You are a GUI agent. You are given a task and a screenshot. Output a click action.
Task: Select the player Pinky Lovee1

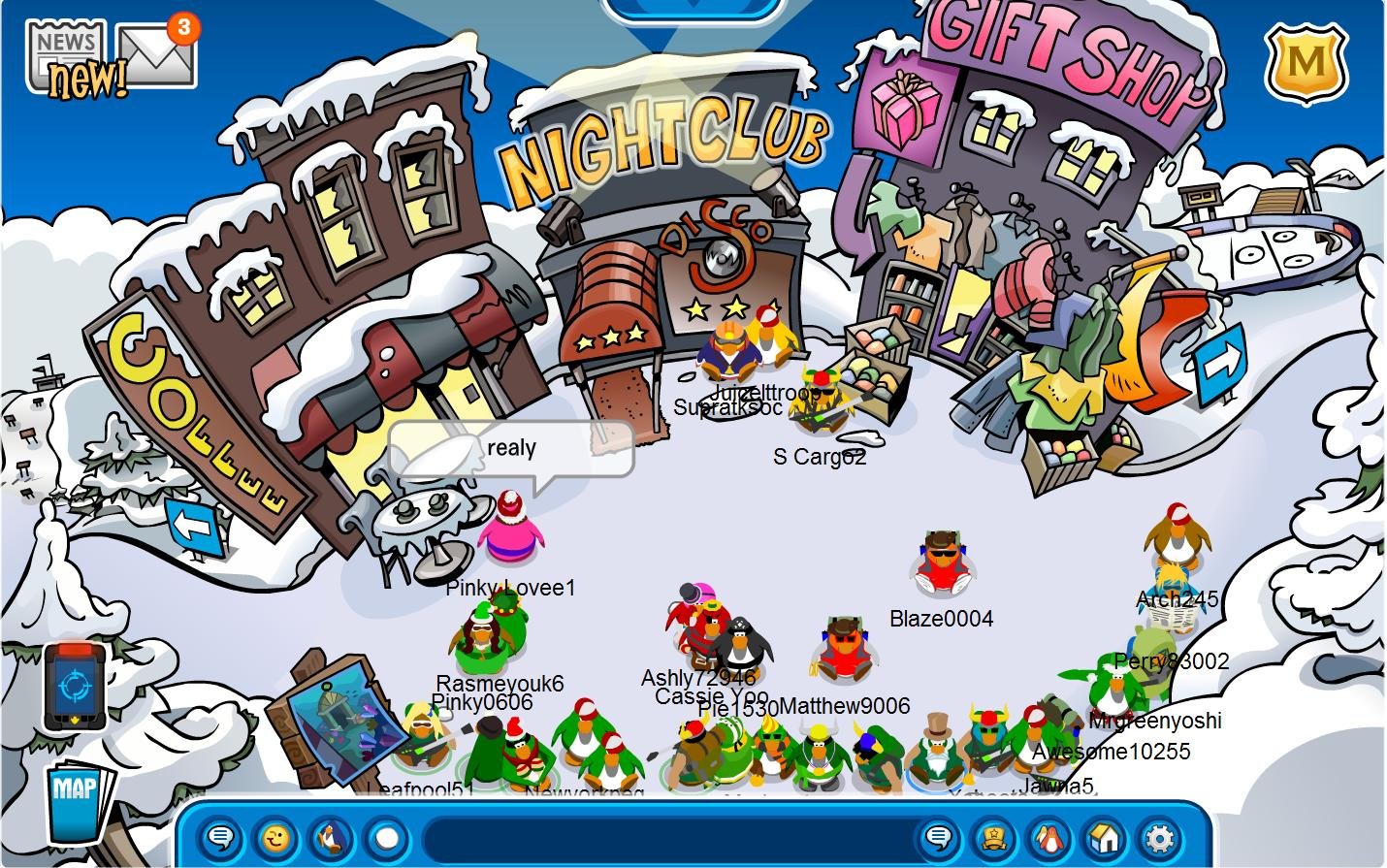[510, 529]
